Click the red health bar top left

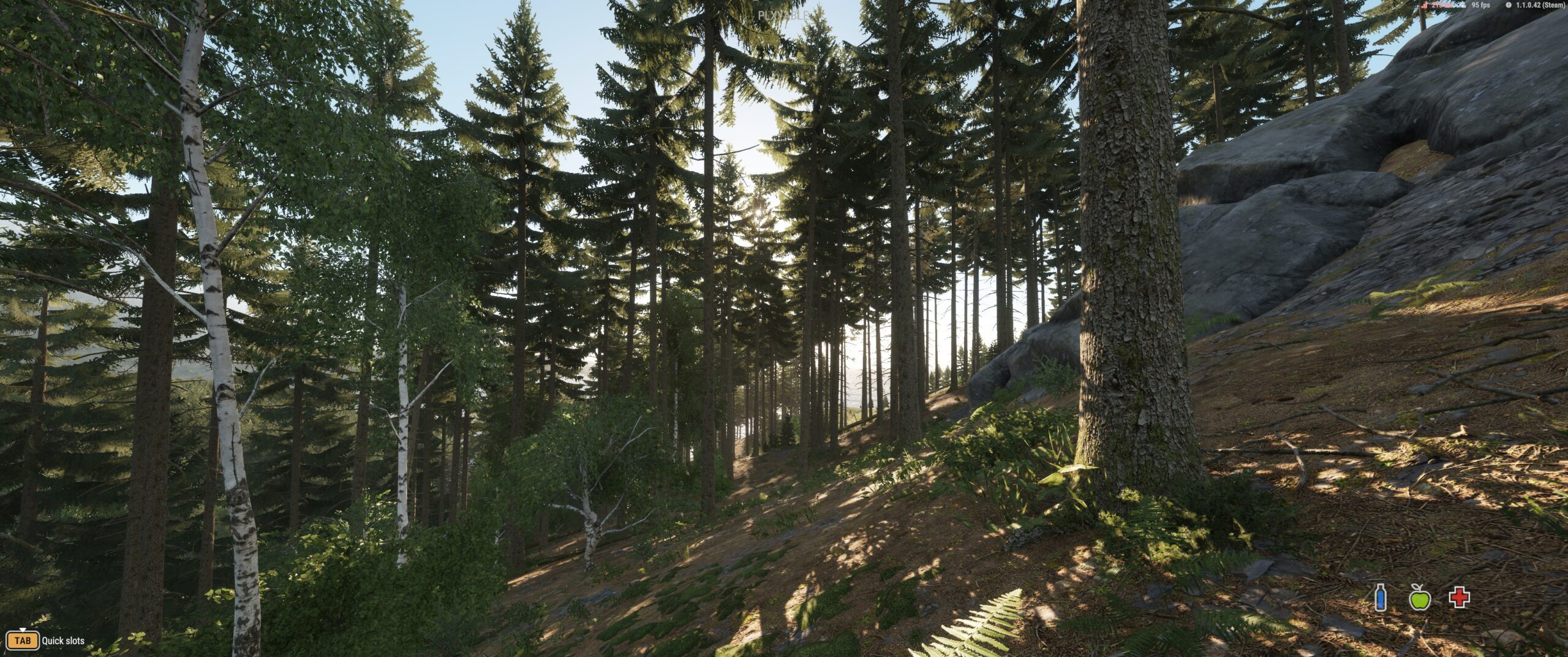point(1439,5)
